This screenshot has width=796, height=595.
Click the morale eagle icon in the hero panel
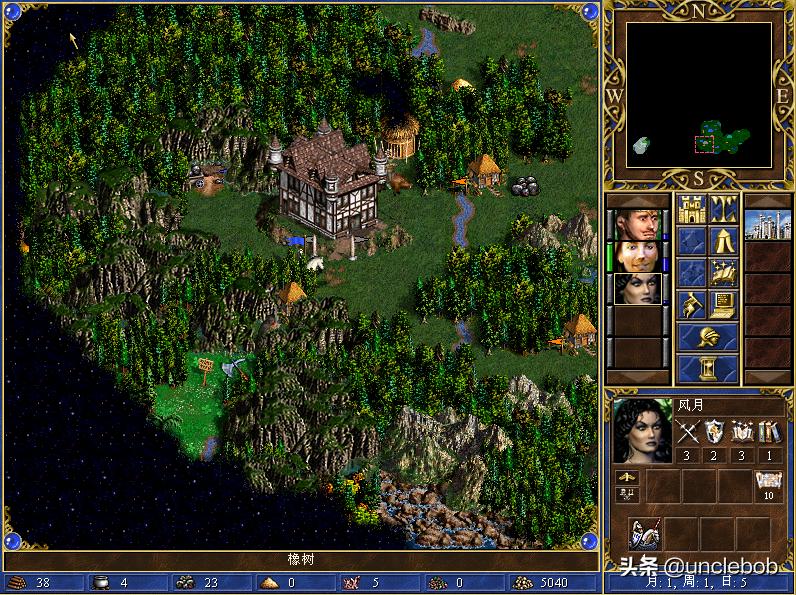tap(628, 477)
